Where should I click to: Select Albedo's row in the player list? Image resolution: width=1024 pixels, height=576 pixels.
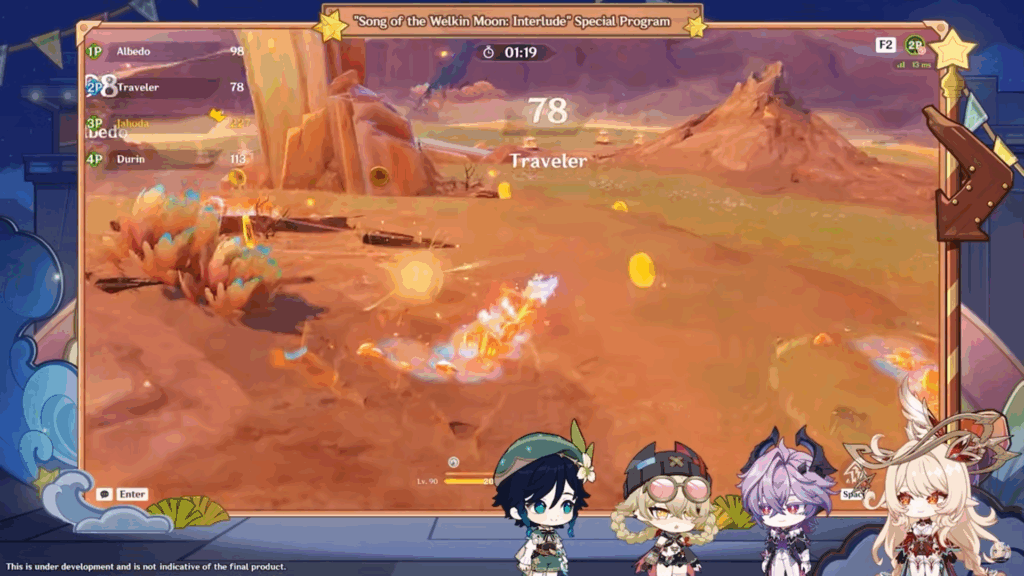coord(165,51)
